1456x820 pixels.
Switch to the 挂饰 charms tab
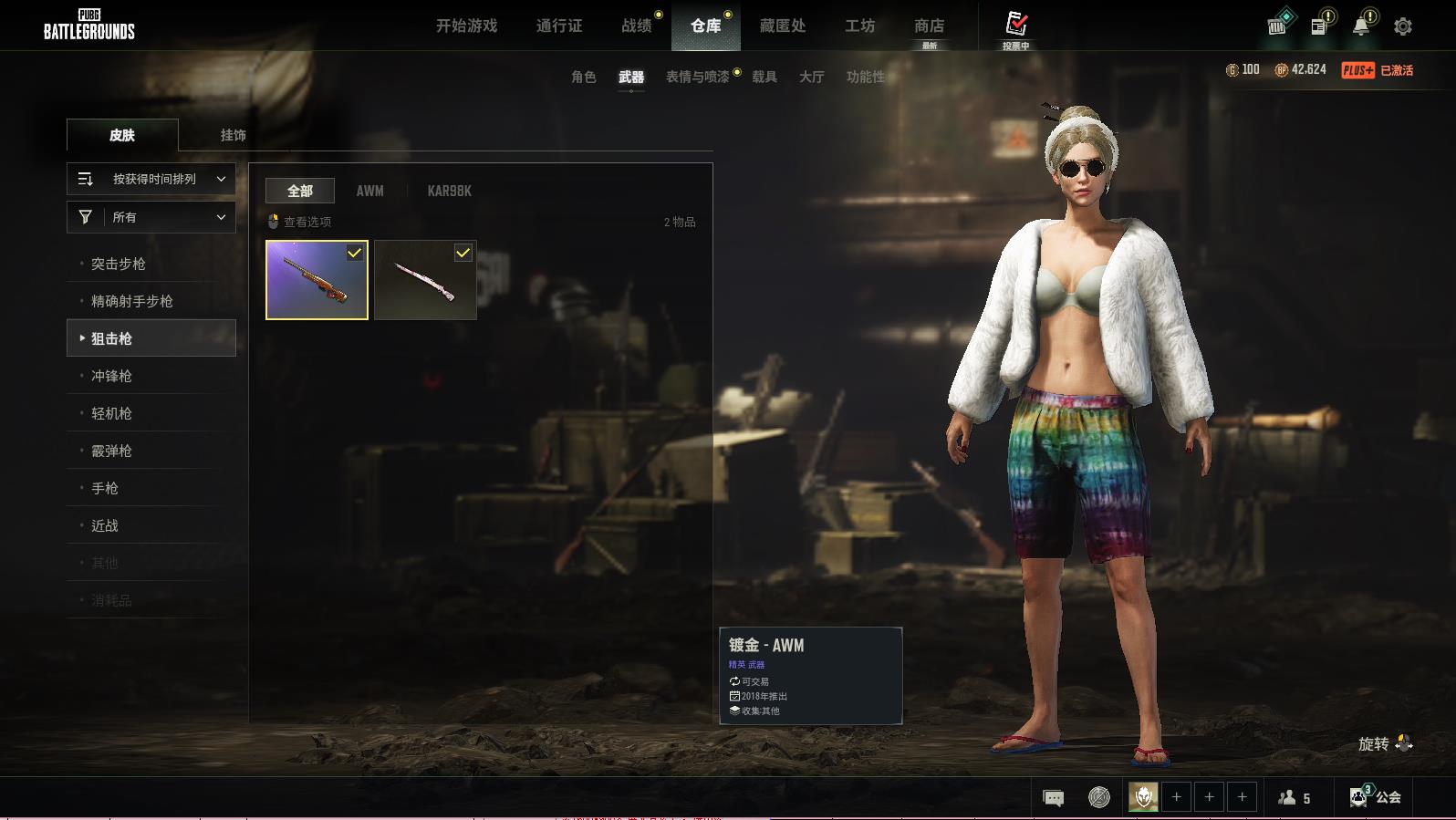[x=233, y=135]
